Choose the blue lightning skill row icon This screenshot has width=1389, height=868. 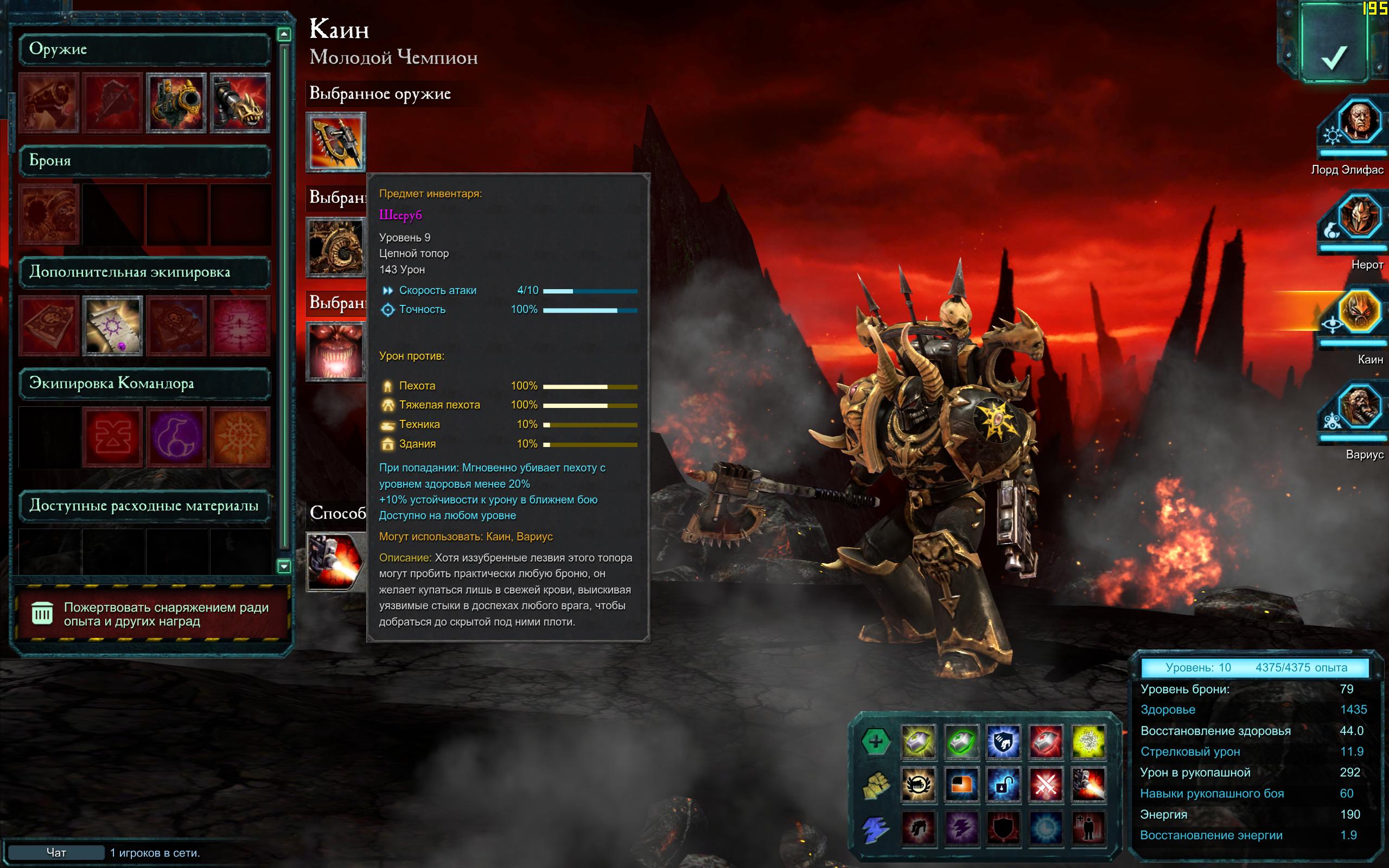click(875, 829)
